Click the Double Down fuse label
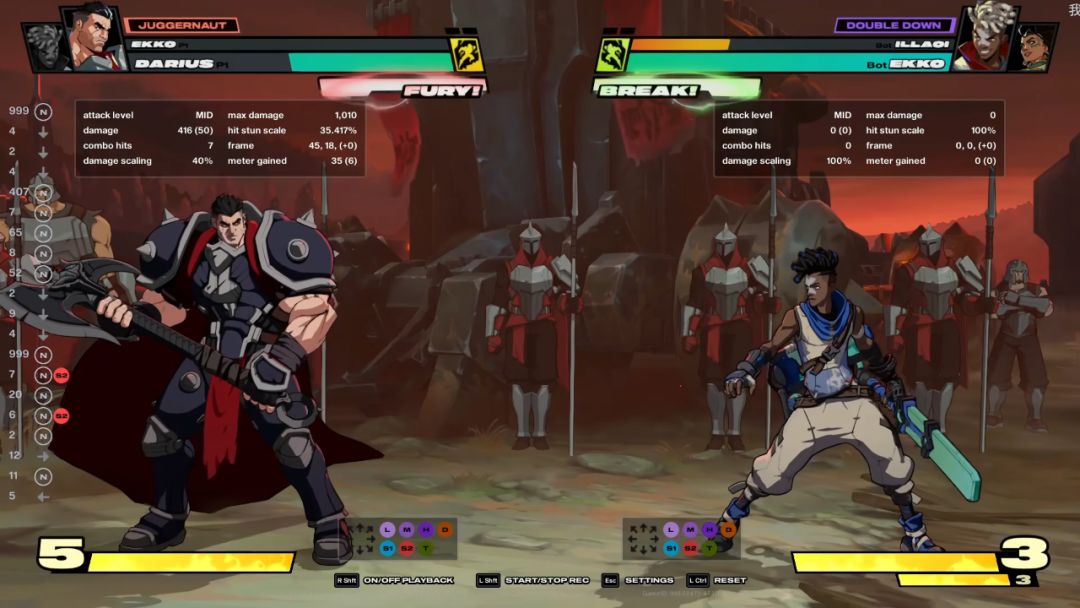The width and height of the screenshot is (1080, 608). [893, 25]
